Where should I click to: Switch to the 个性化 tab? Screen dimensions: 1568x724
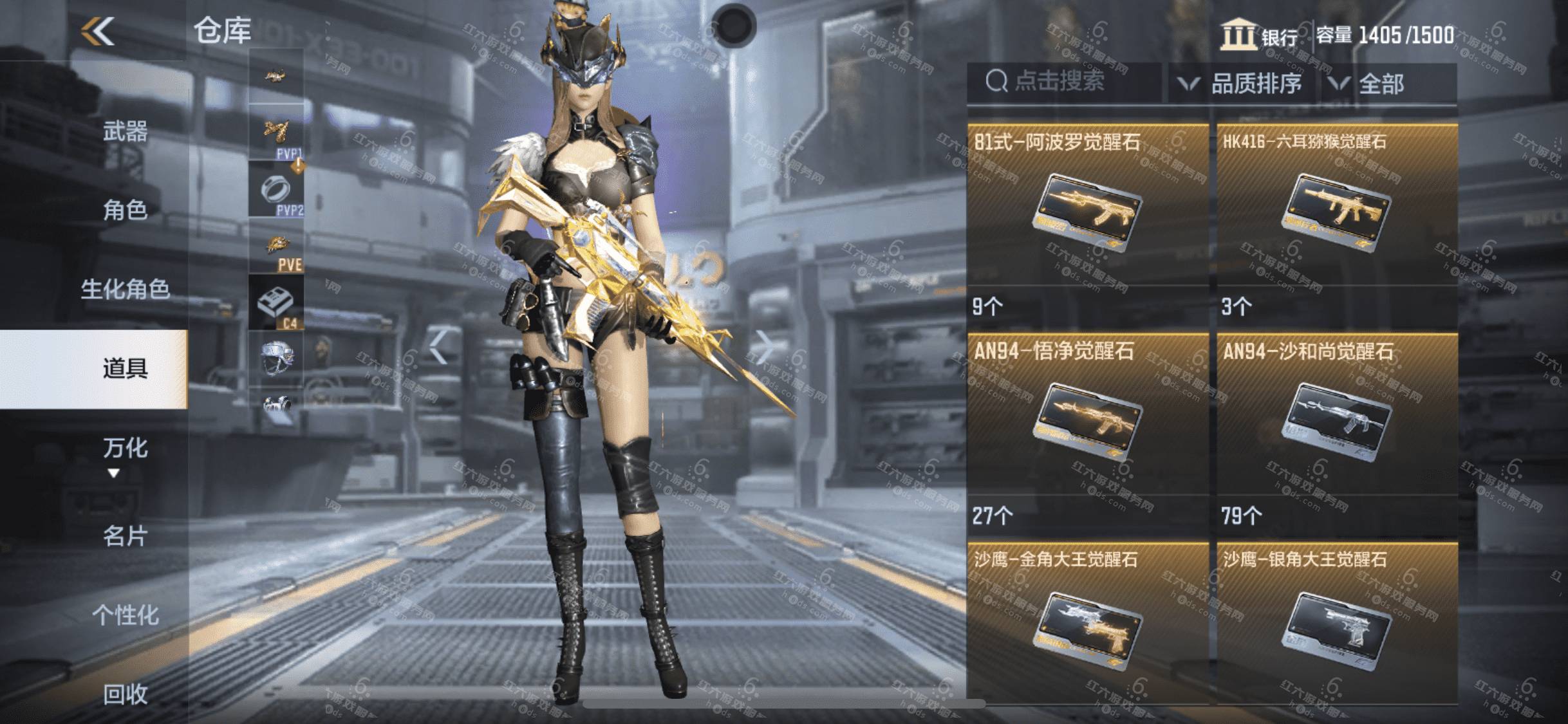click(x=125, y=615)
